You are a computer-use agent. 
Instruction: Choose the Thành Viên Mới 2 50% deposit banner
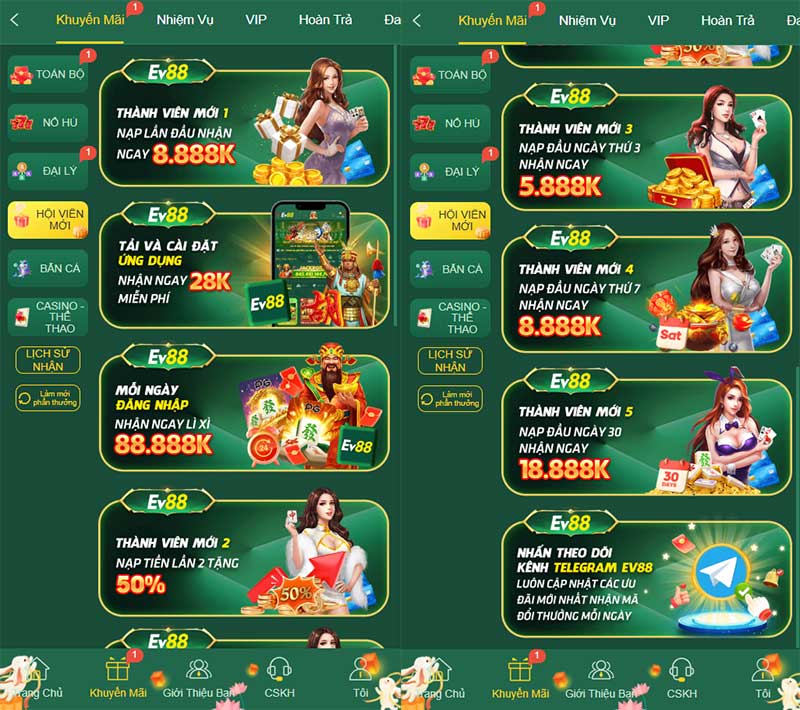243,558
